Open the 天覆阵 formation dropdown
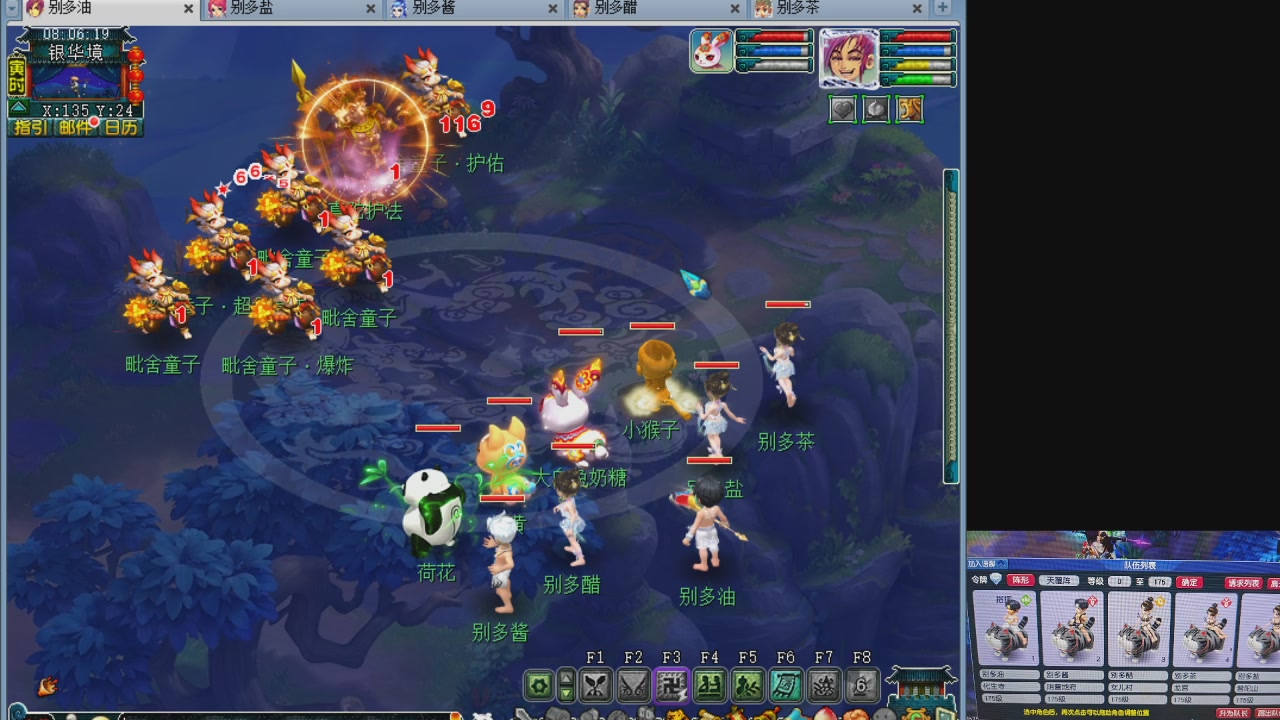Screen dimensions: 1280x720 [1058, 582]
